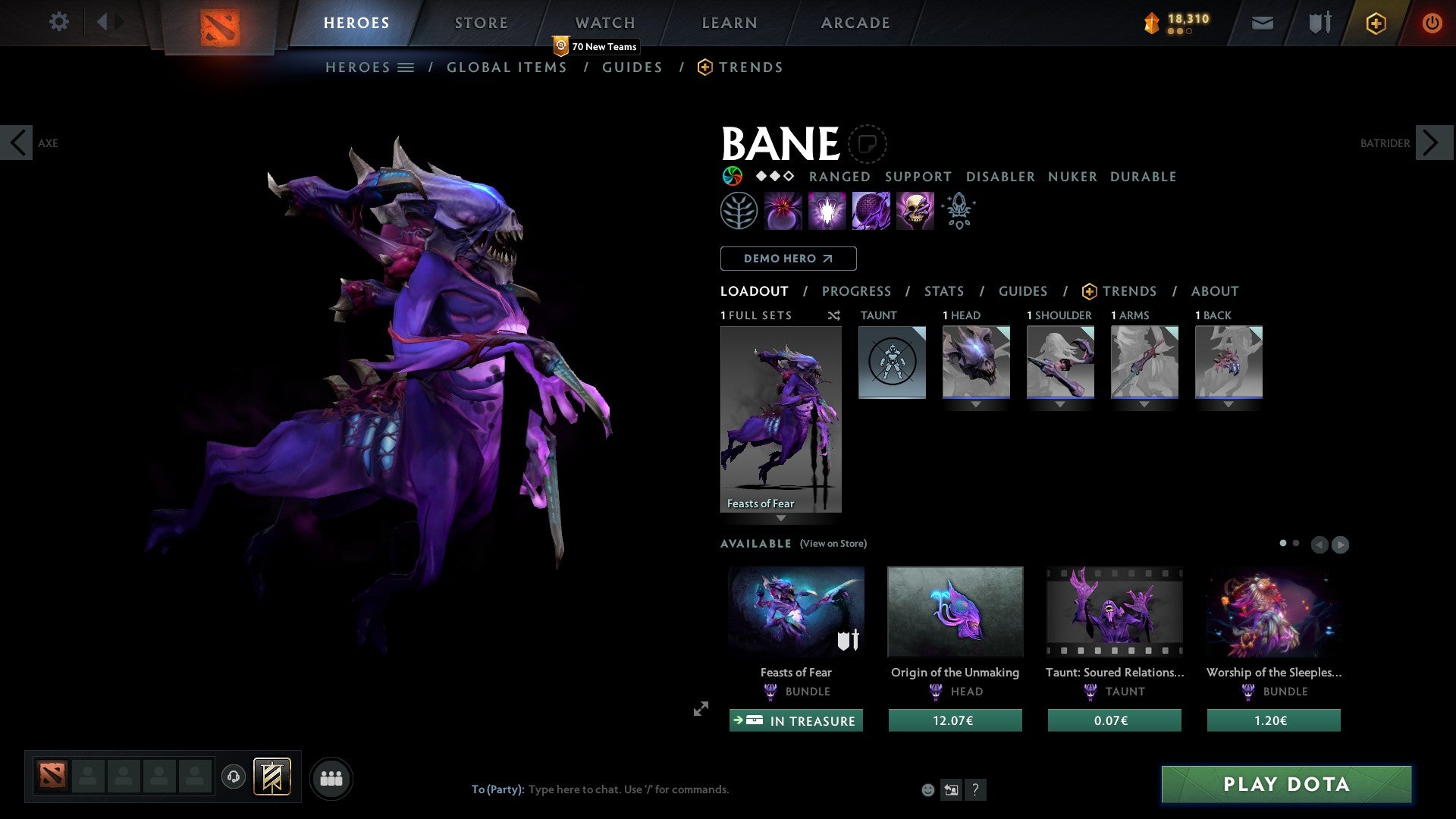
Task: Click the skull Fiendish Grip ability icon
Action: (914, 211)
